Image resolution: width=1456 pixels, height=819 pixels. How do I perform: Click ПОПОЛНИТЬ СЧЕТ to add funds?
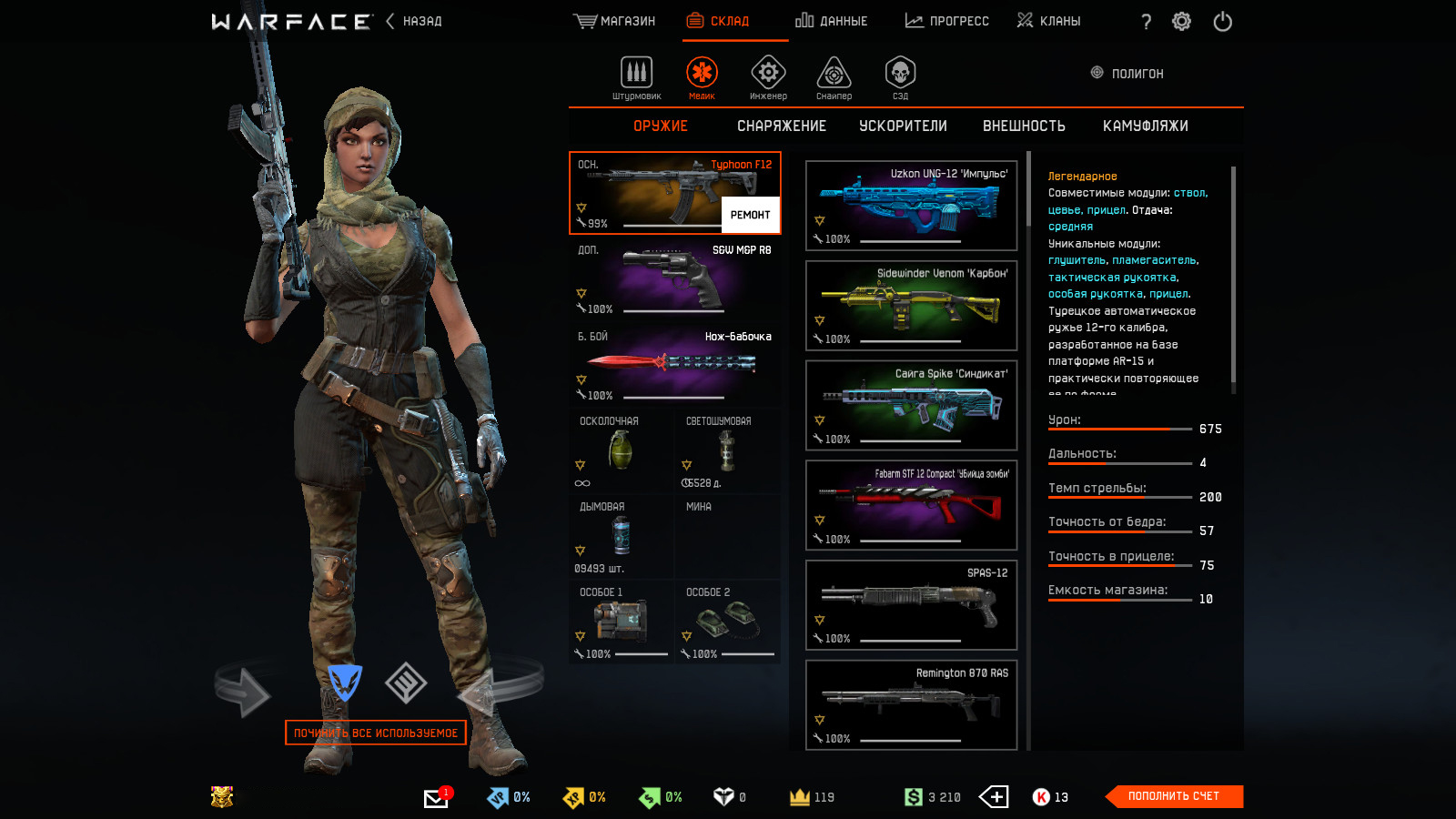coord(1173,796)
